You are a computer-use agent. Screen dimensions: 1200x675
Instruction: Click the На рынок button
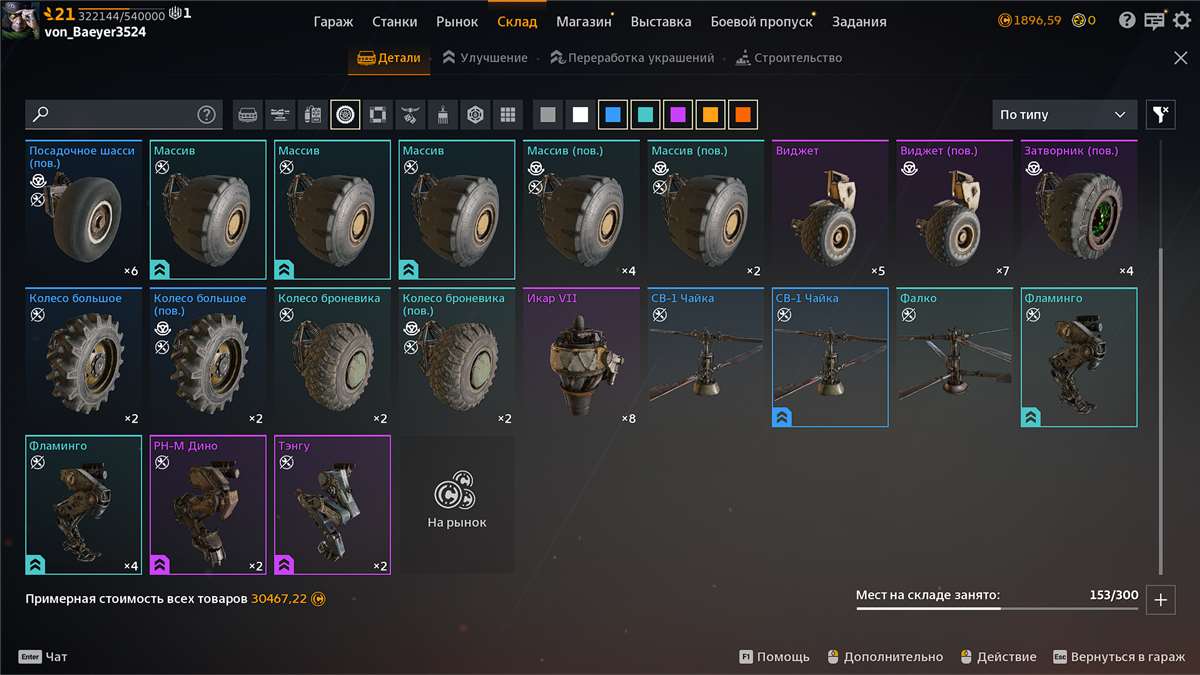[x=456, y=505]
